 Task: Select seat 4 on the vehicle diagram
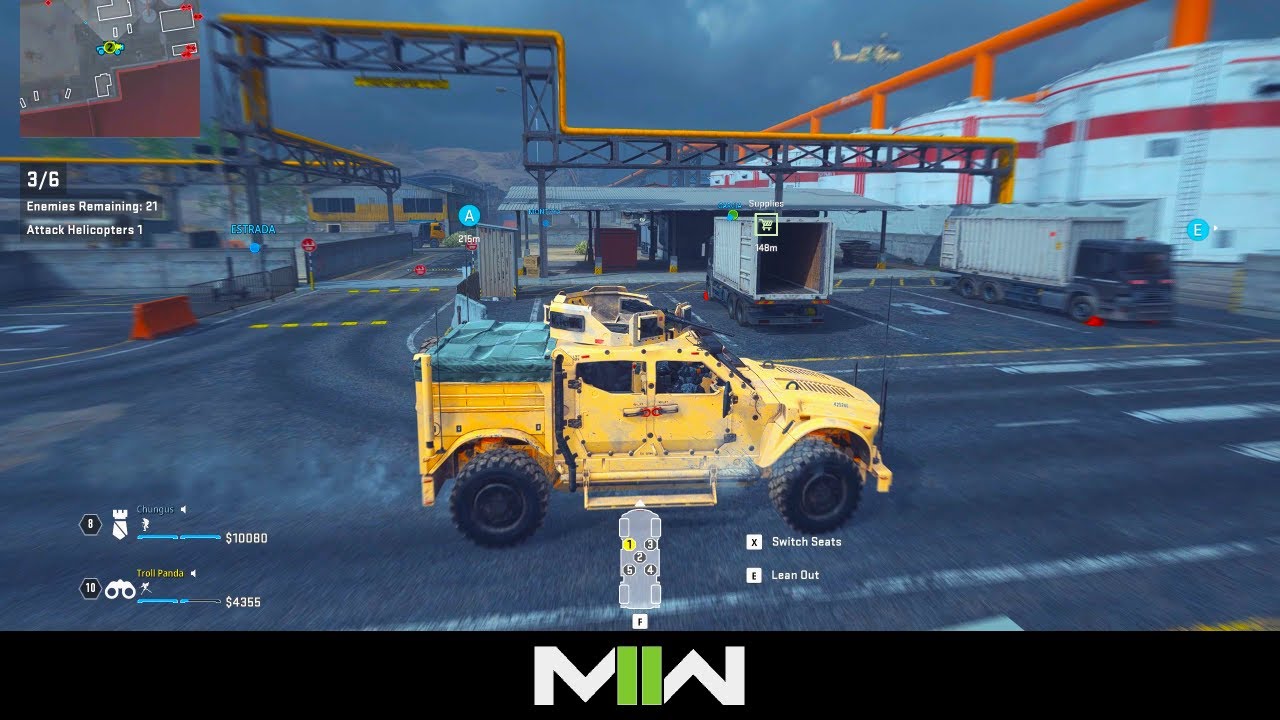pyautogui.click(x=650, y=570)
